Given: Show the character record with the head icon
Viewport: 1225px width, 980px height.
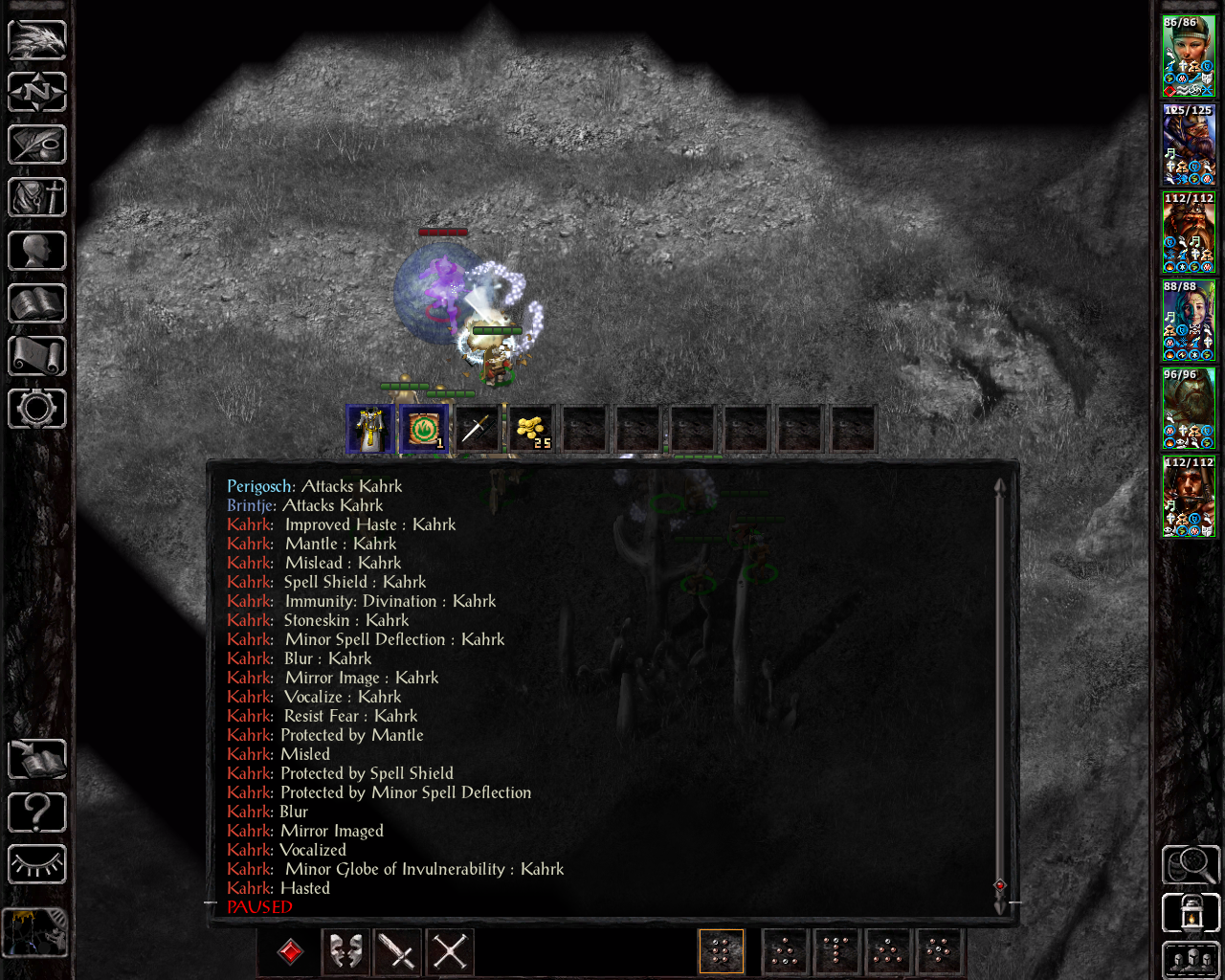Looking at the screenshot, I should 37,251.
